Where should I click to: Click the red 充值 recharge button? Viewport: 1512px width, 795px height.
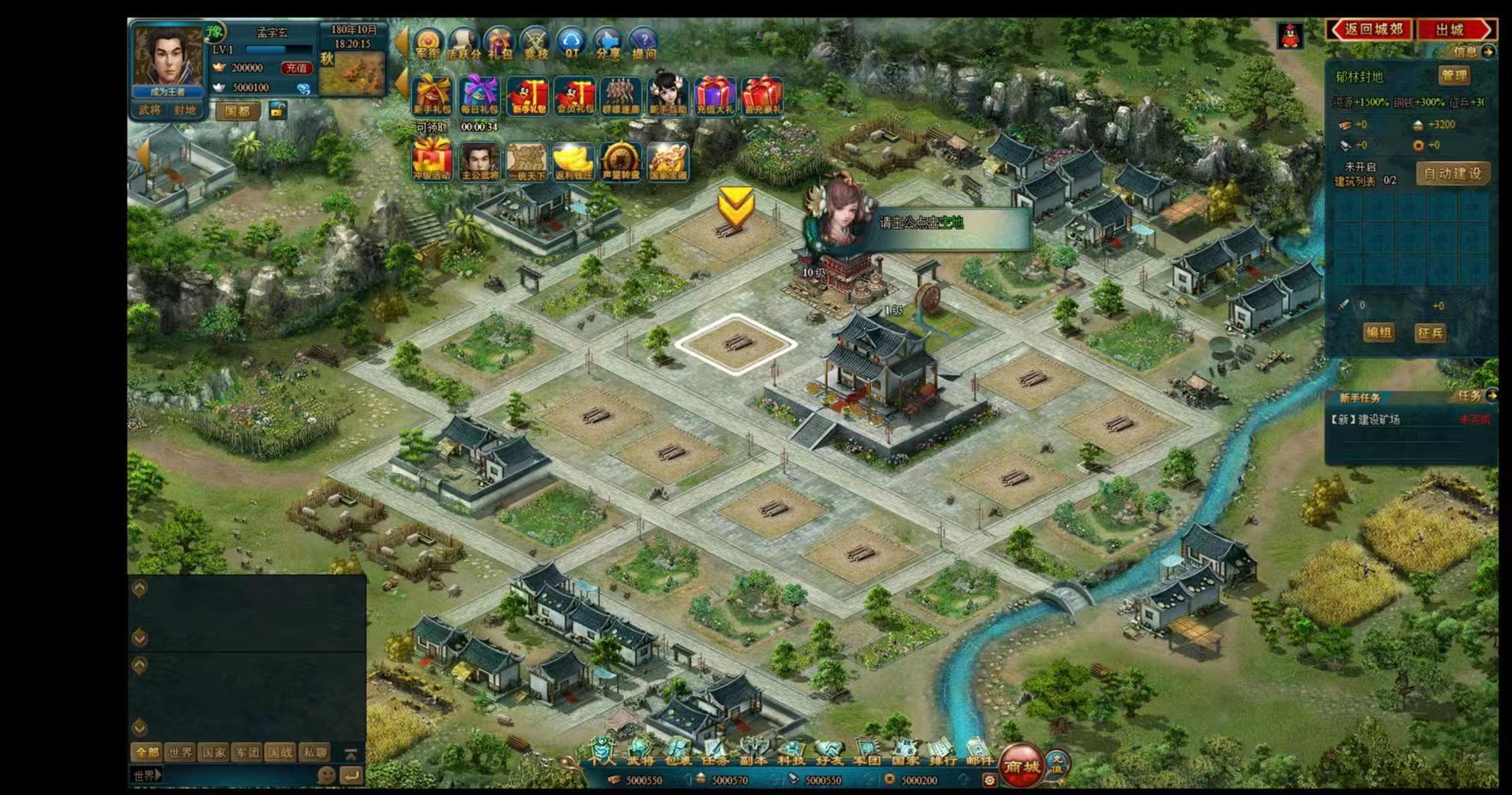pyautogui.click(x=297, y=68)
